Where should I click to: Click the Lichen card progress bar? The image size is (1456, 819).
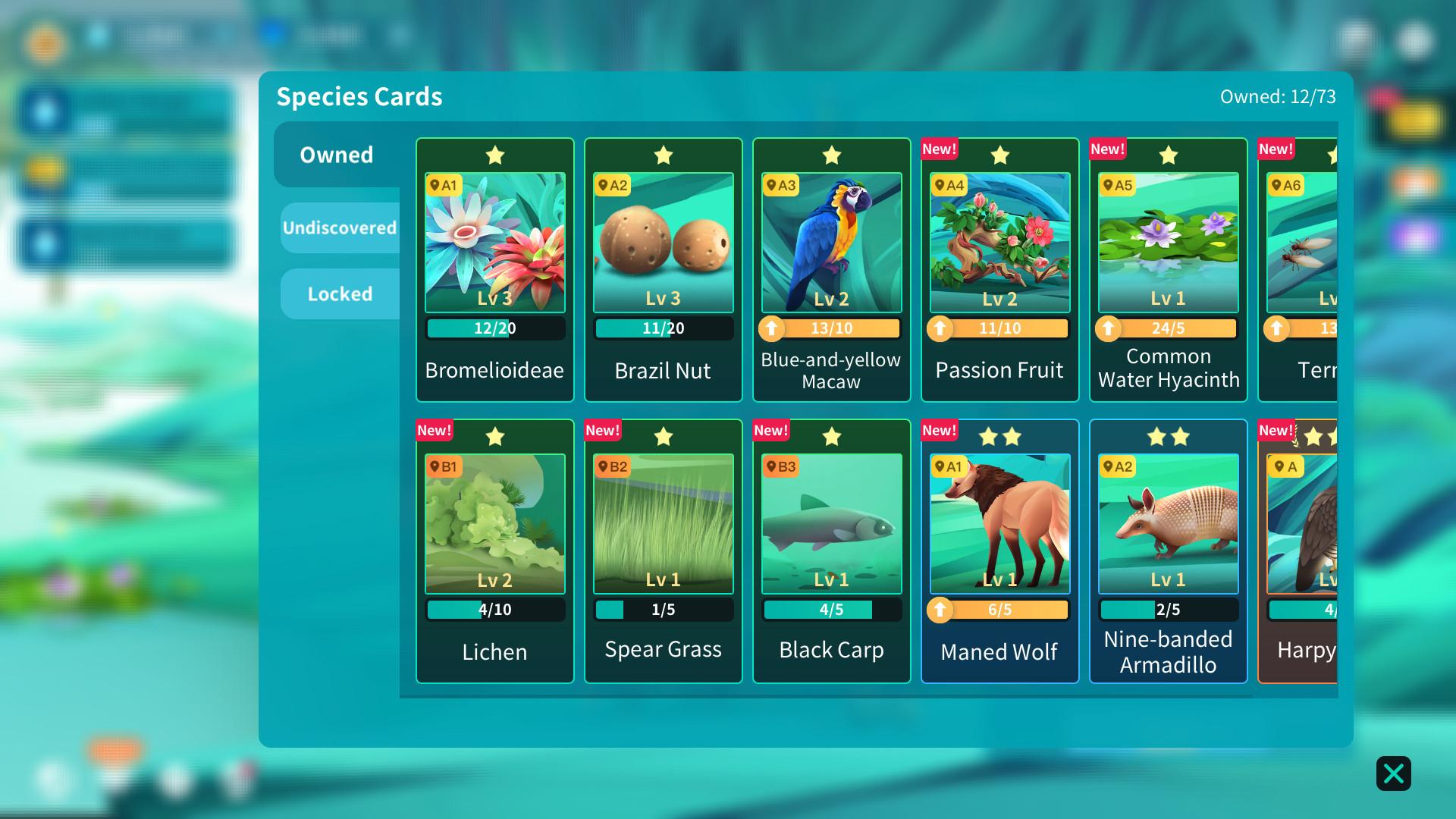(494, 609)
